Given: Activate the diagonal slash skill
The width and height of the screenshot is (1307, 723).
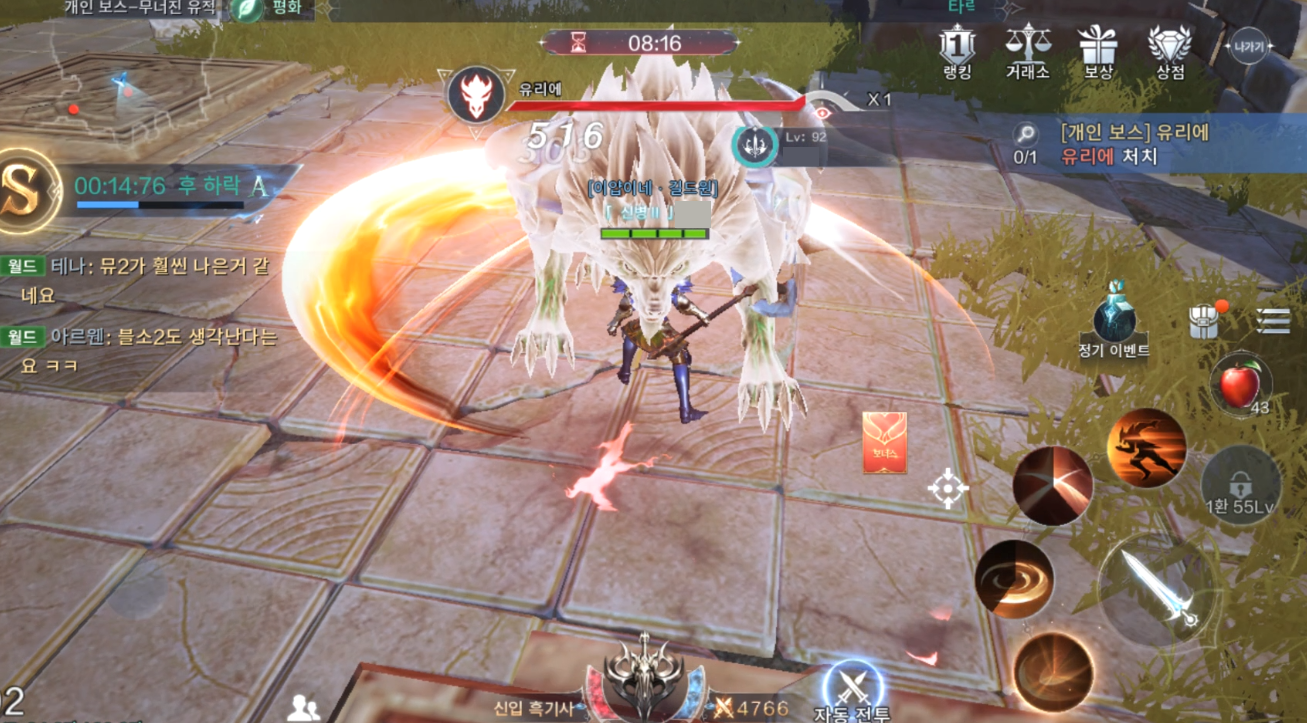Looking at the screenshot, I should [x=1052, y=485].
